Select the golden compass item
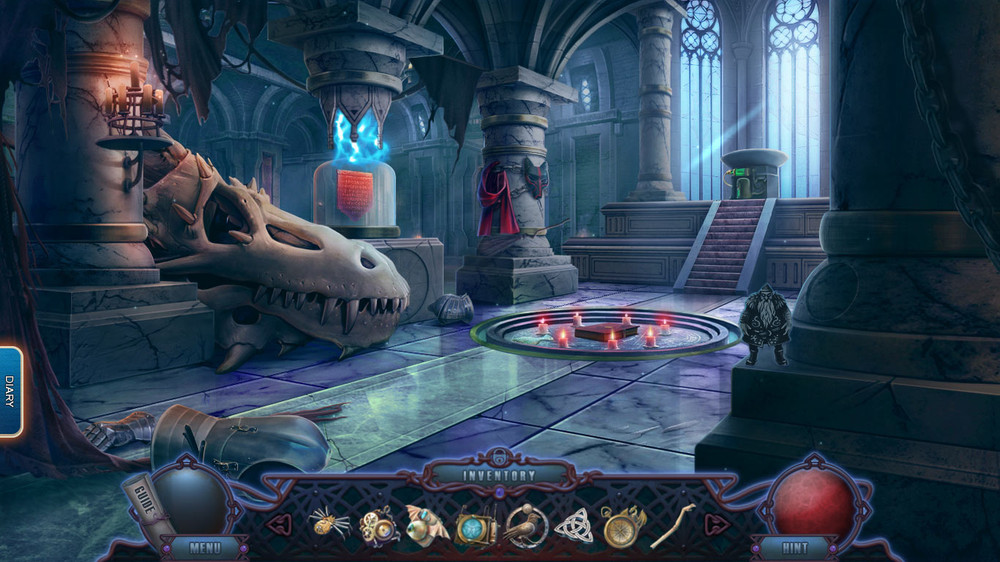The image size is (1000, 562). (622, 525)
